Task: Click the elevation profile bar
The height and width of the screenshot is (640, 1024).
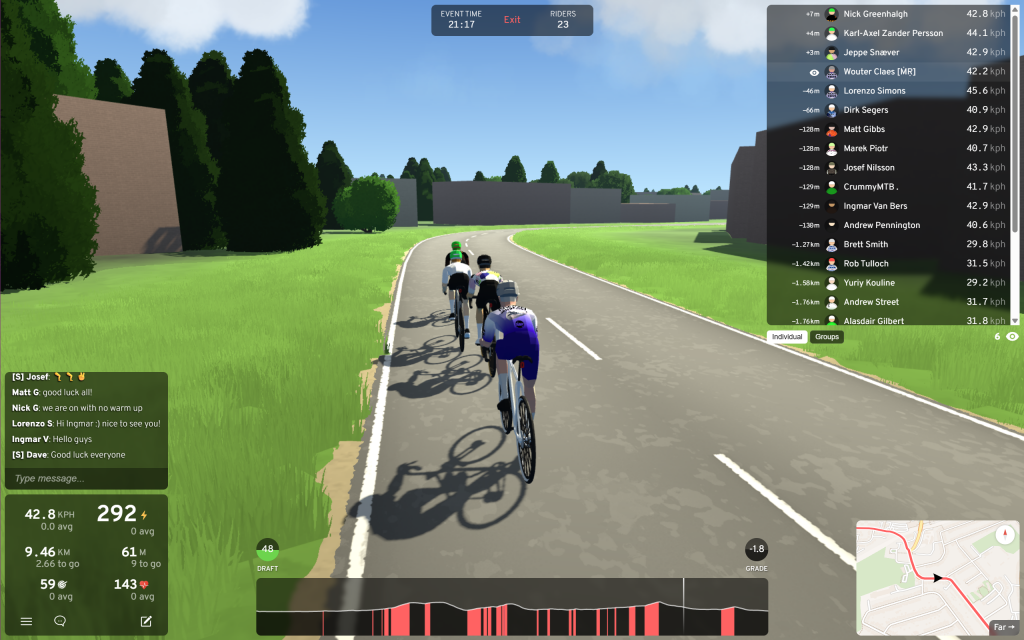Action: (512, 607)
